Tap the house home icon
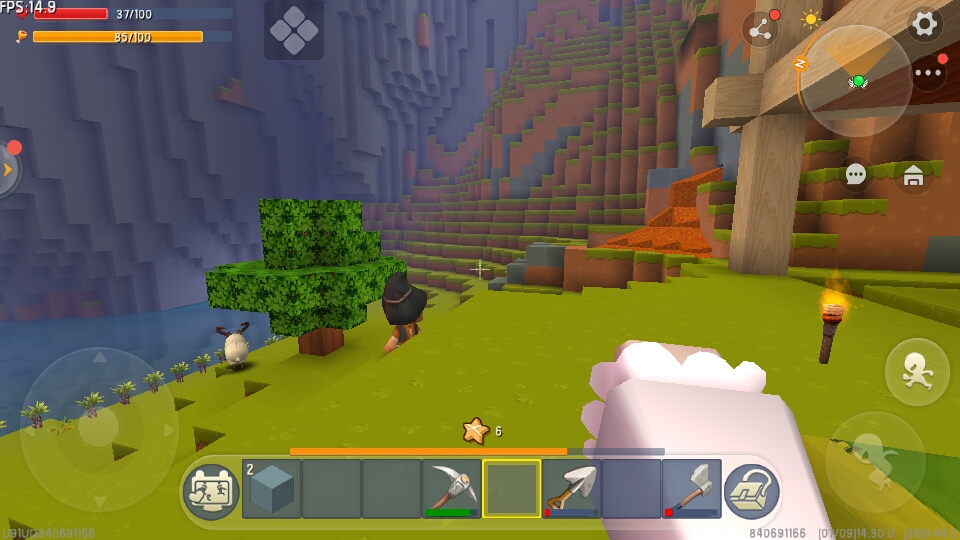The image size is (960, 540). click(x=913, y=176)
